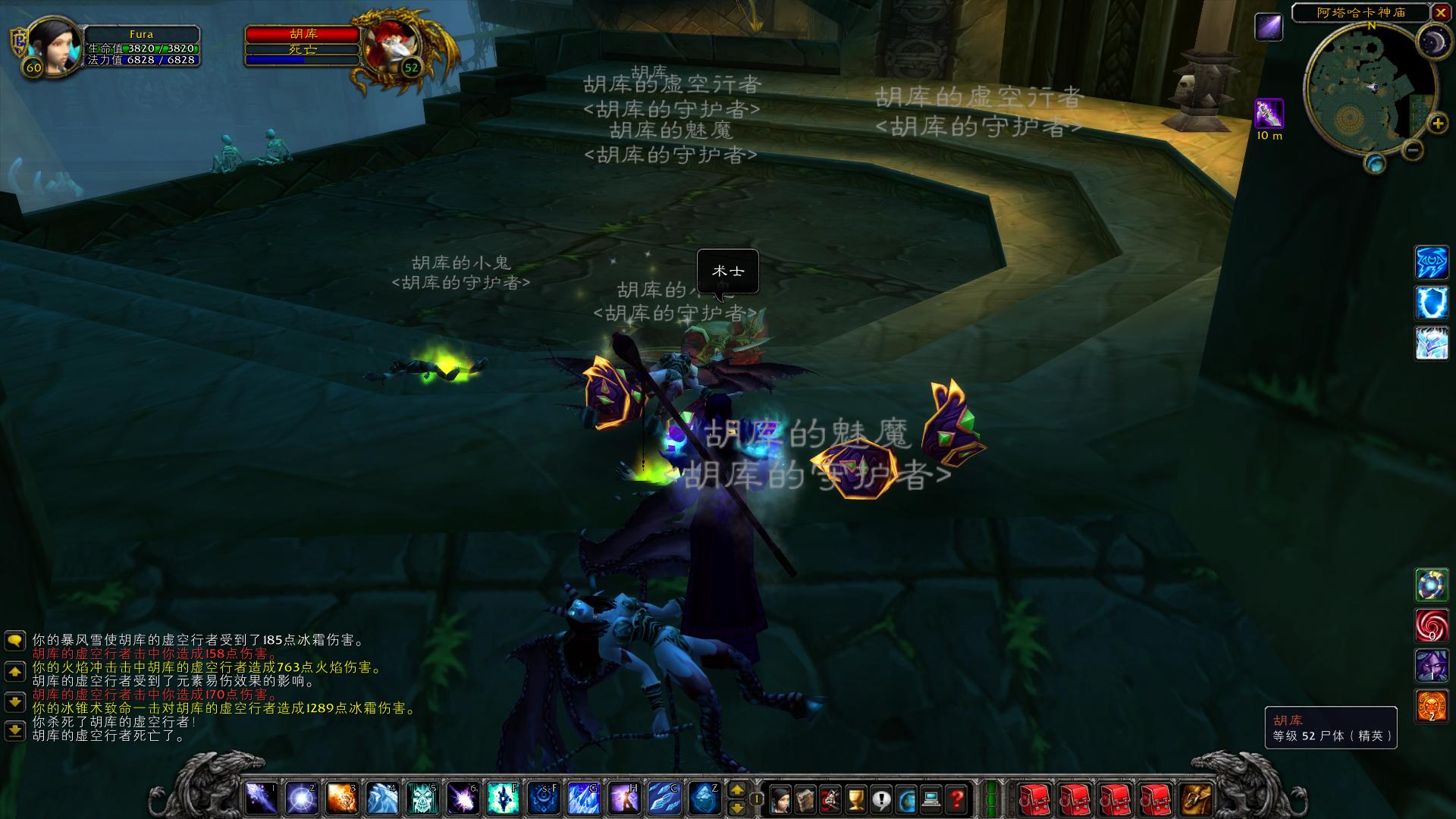Zoom out the minimap with minus button
Image resolution: width=1456 pixels, height=819 pixels.
pos(1412,149)
